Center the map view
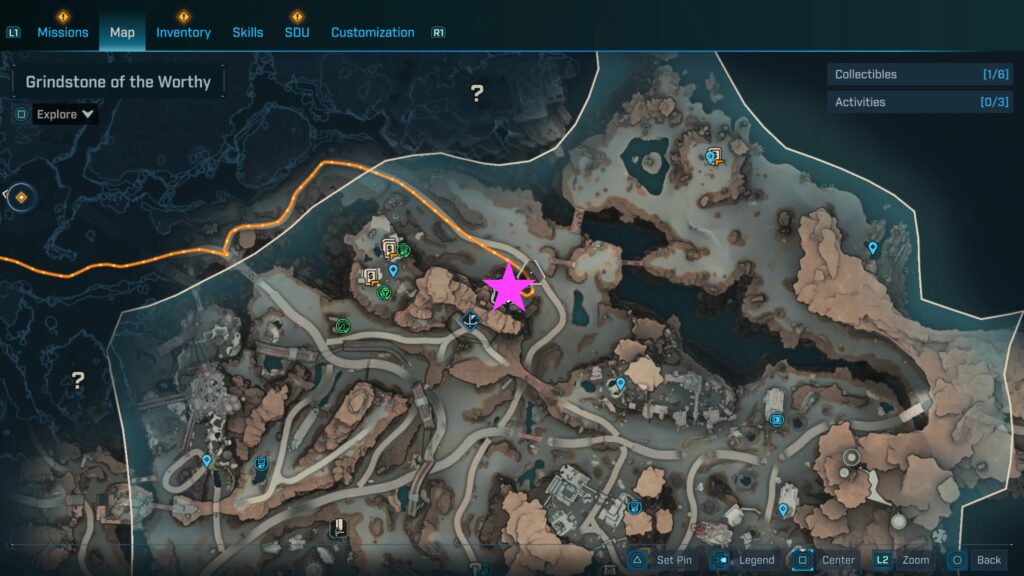 click(827, 560)
